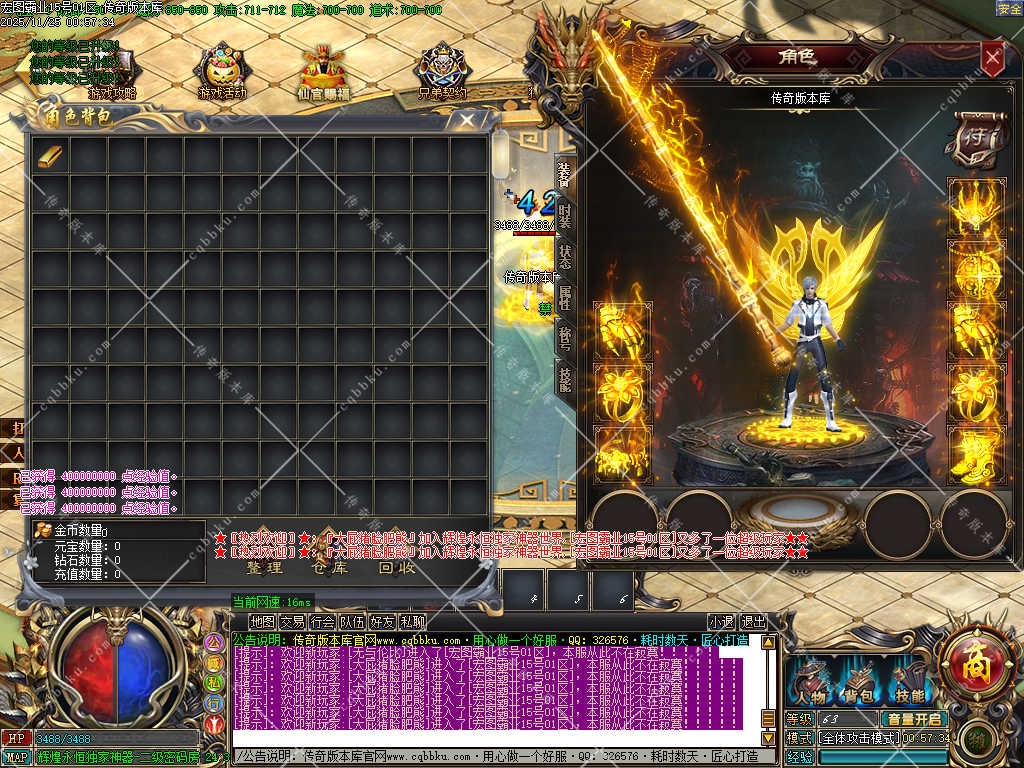Open the 行会 guild chat tab
This screenshot has width=1024, height=768.
coord(322,622)
